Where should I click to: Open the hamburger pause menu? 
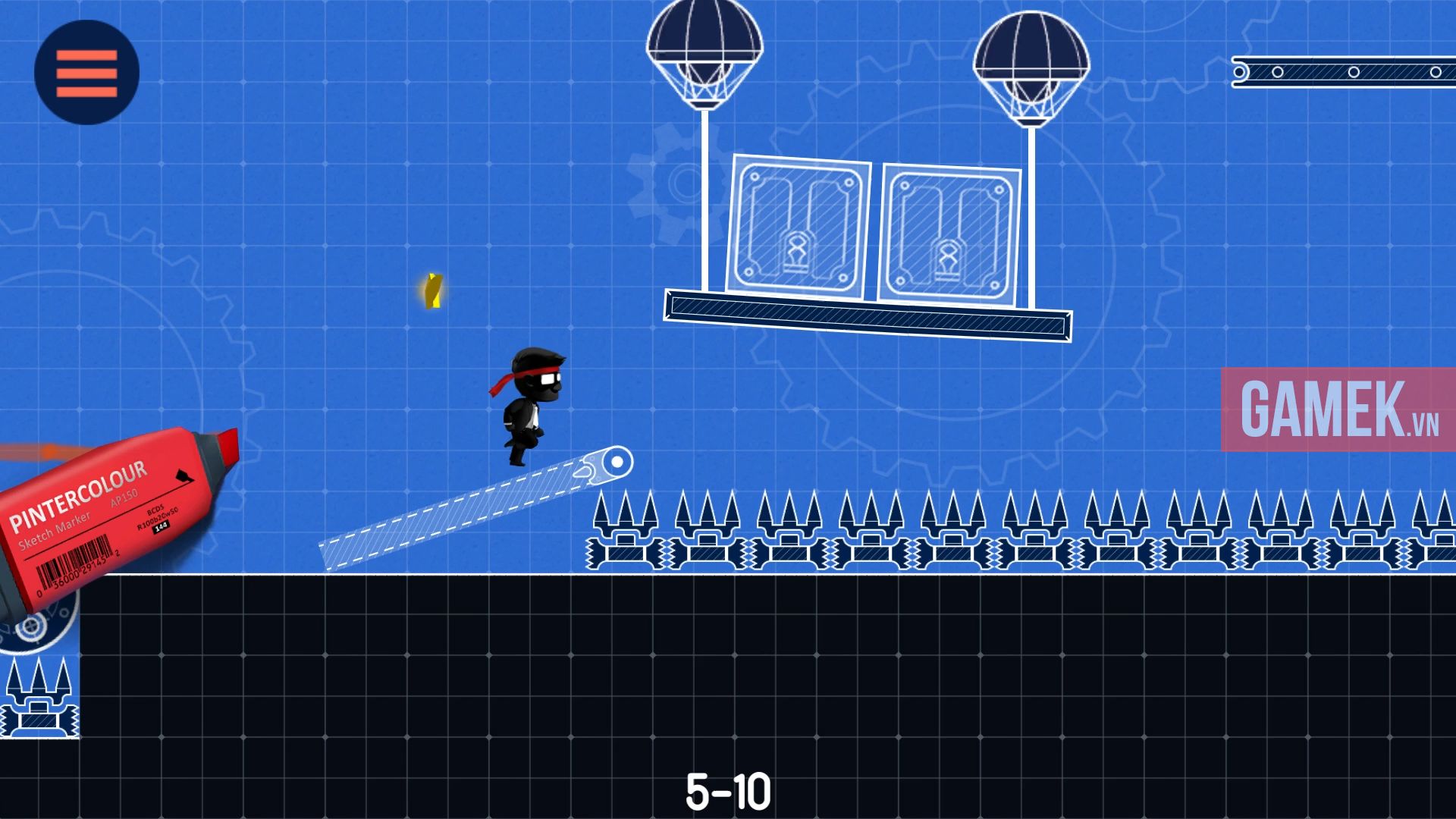click(86, 71)
